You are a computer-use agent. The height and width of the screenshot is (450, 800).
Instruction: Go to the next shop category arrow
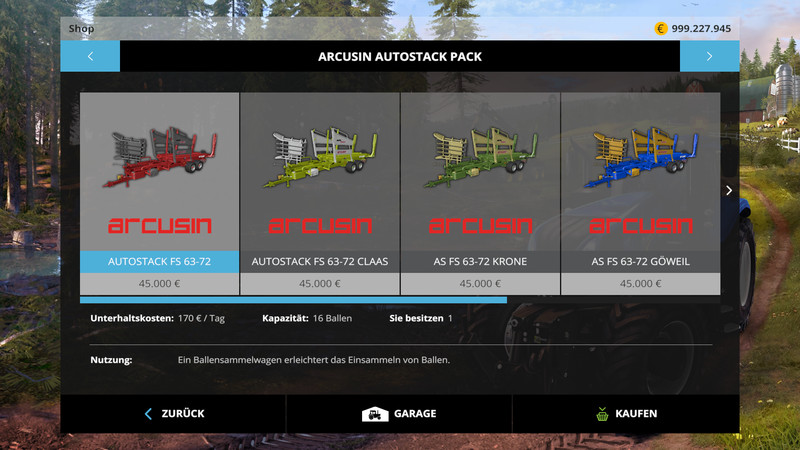pos(709,56)
